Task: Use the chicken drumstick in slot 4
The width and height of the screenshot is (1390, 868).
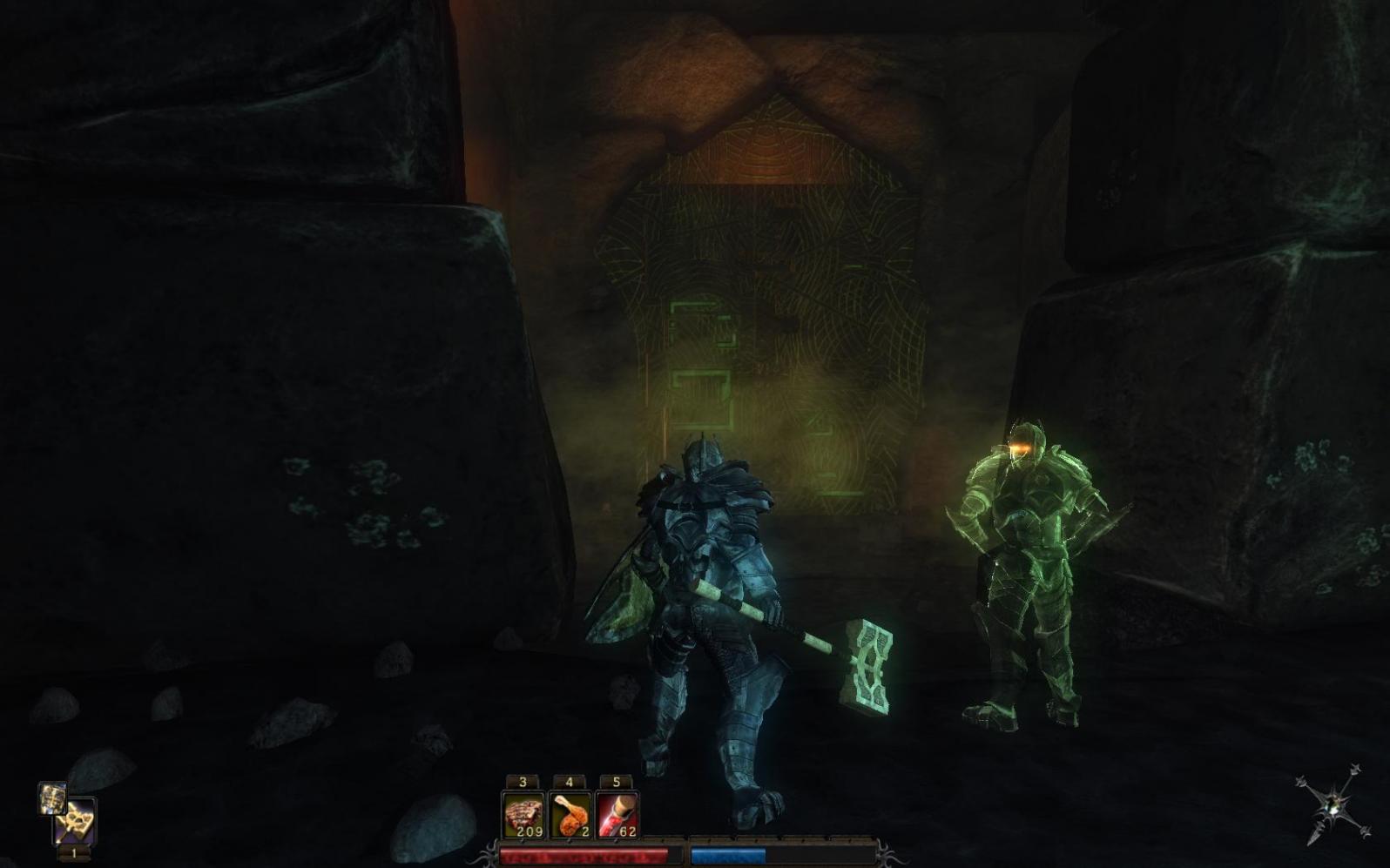Action: coord(570,815)
